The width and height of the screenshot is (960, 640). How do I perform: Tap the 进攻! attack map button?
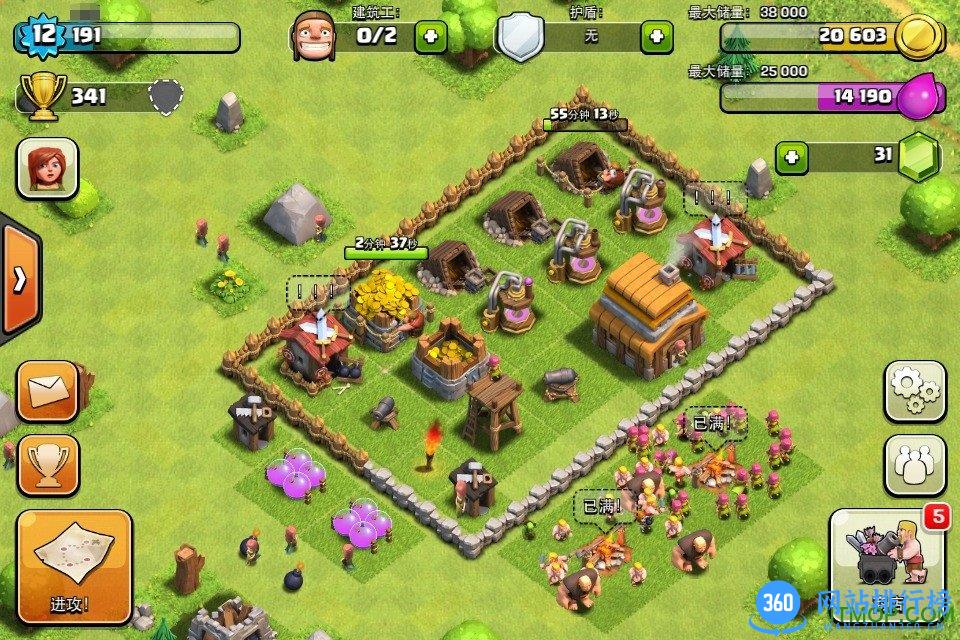(x=74, y=566)
